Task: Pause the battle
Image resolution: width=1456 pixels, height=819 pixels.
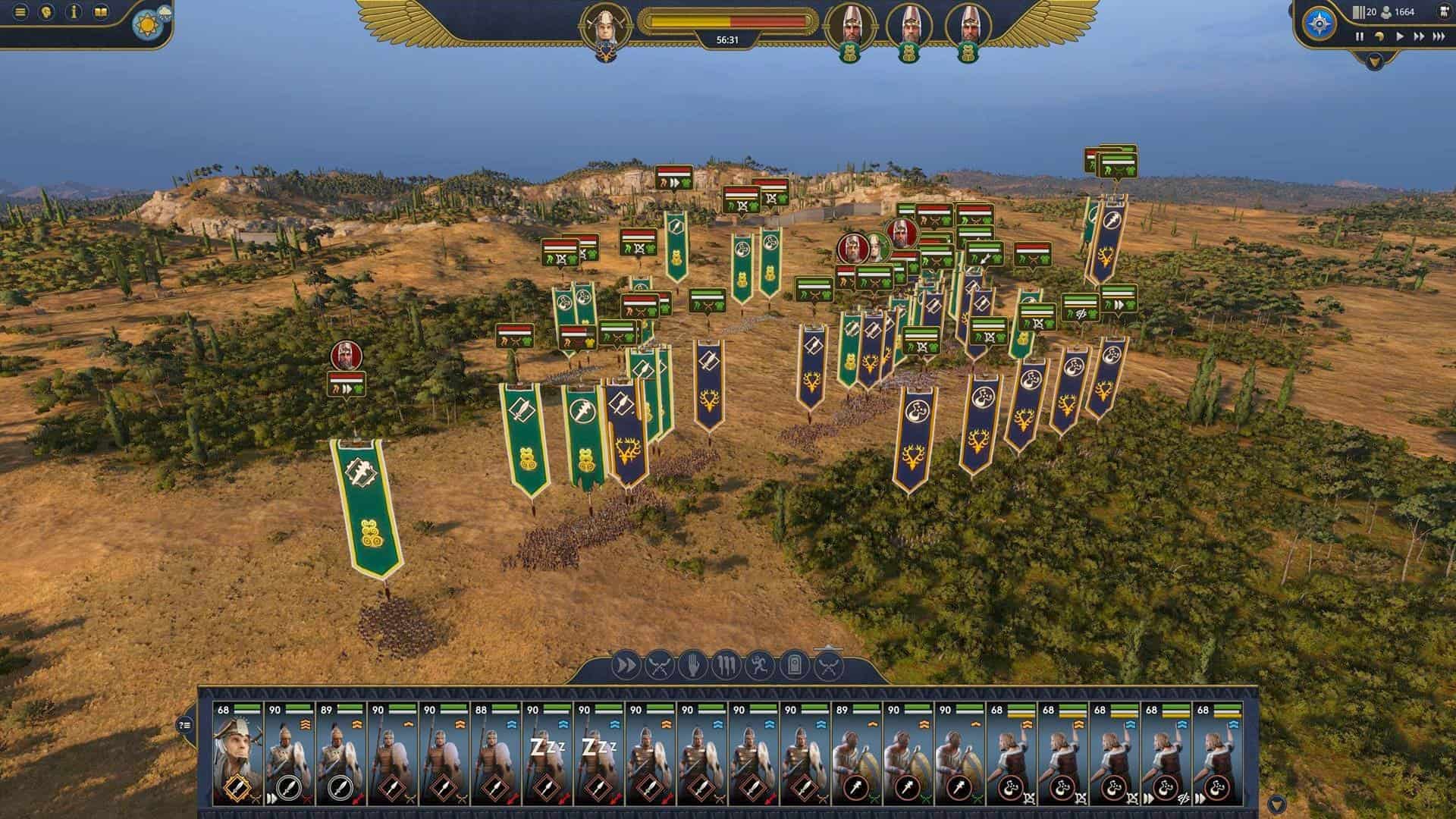Action: [x=1360, y=36]
